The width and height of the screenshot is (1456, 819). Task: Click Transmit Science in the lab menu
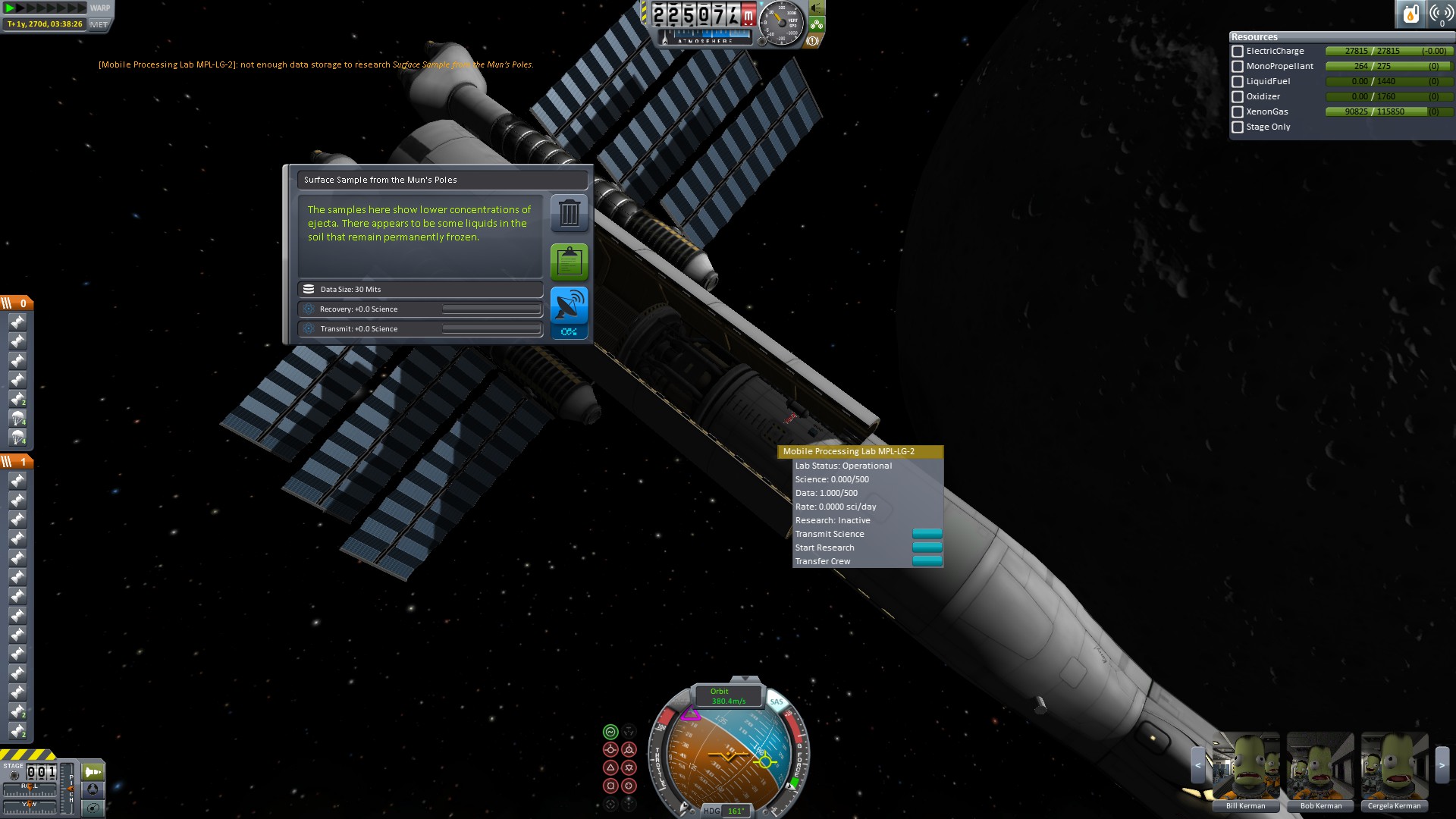click(927, 534)
